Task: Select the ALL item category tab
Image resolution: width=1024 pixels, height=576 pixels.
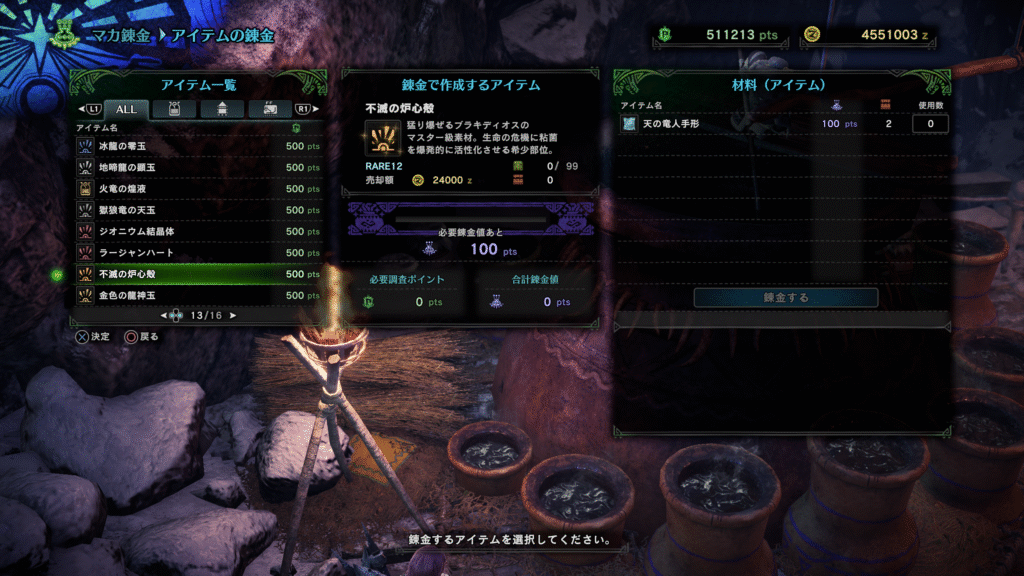Action: 127,108
